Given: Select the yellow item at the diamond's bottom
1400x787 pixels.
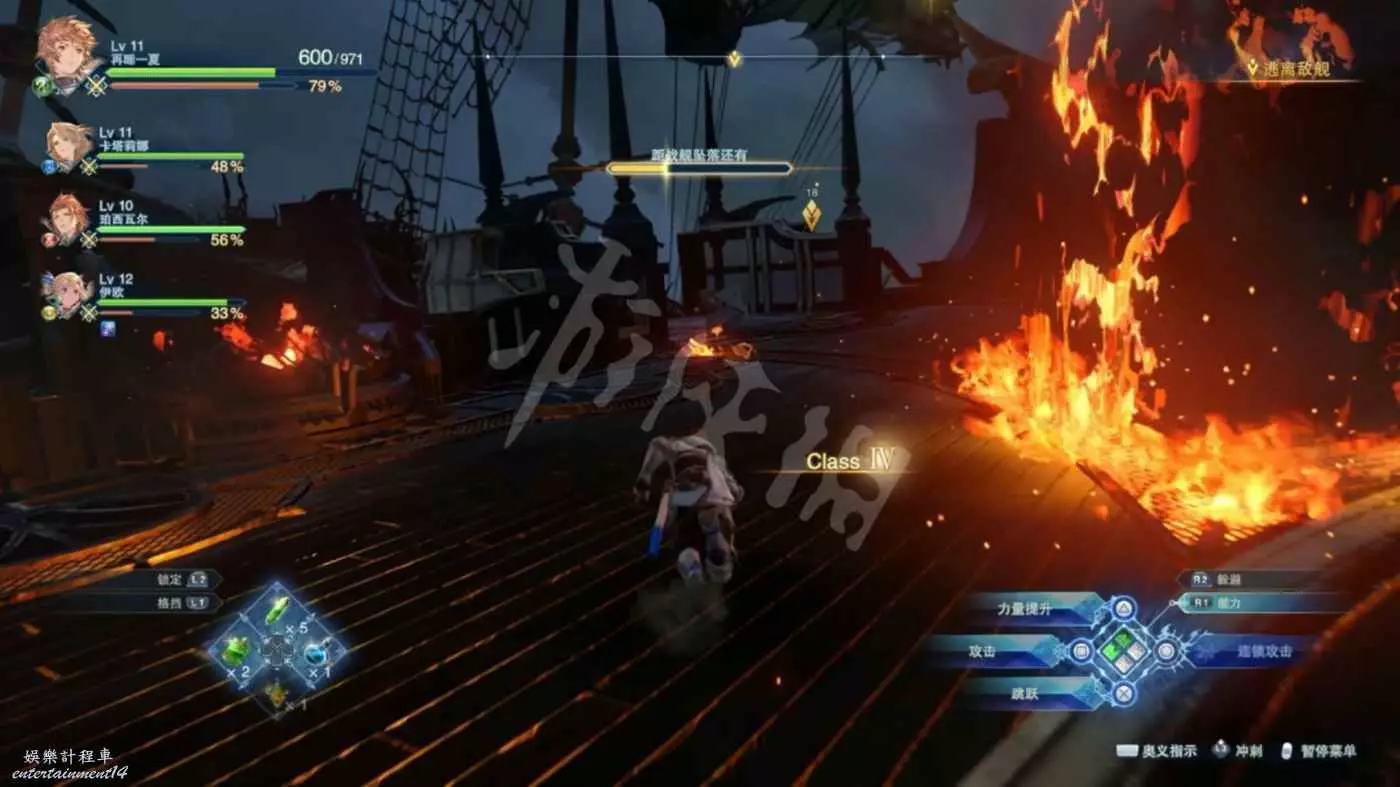Looking at the screenshot, I should [x=276, y=693].
